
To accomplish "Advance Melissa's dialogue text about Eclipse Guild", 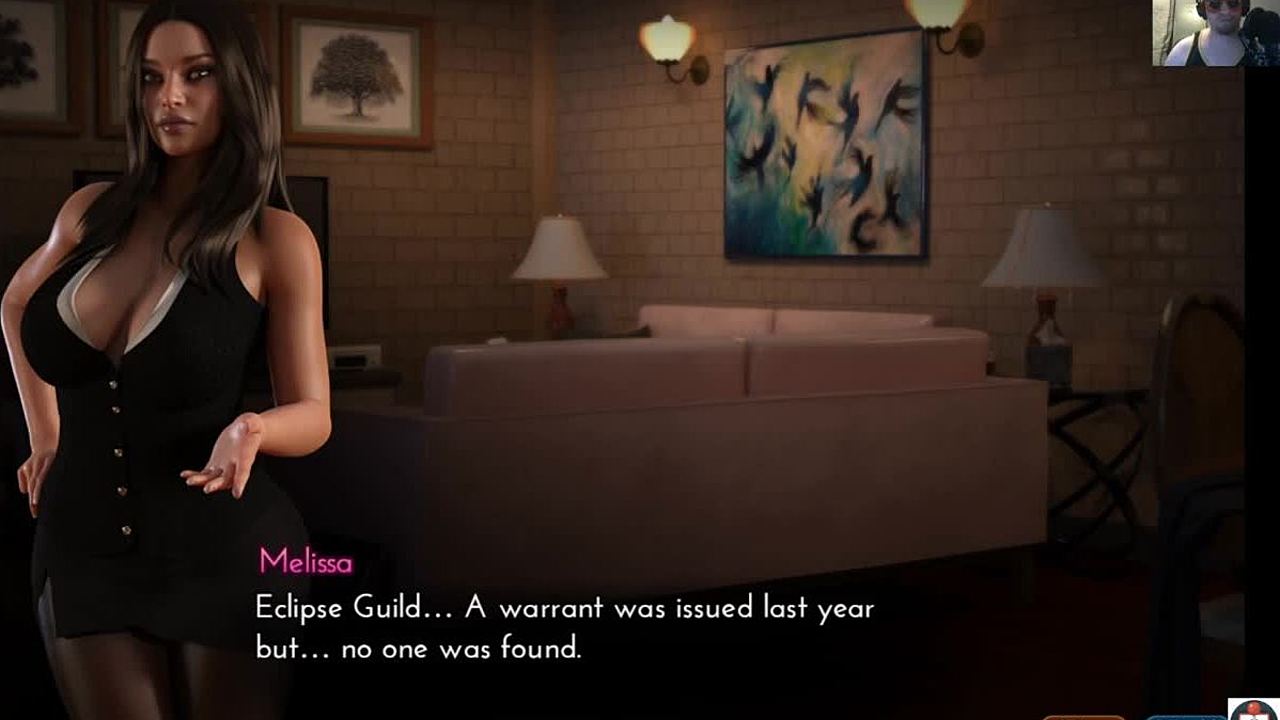I will coord(565,628).
